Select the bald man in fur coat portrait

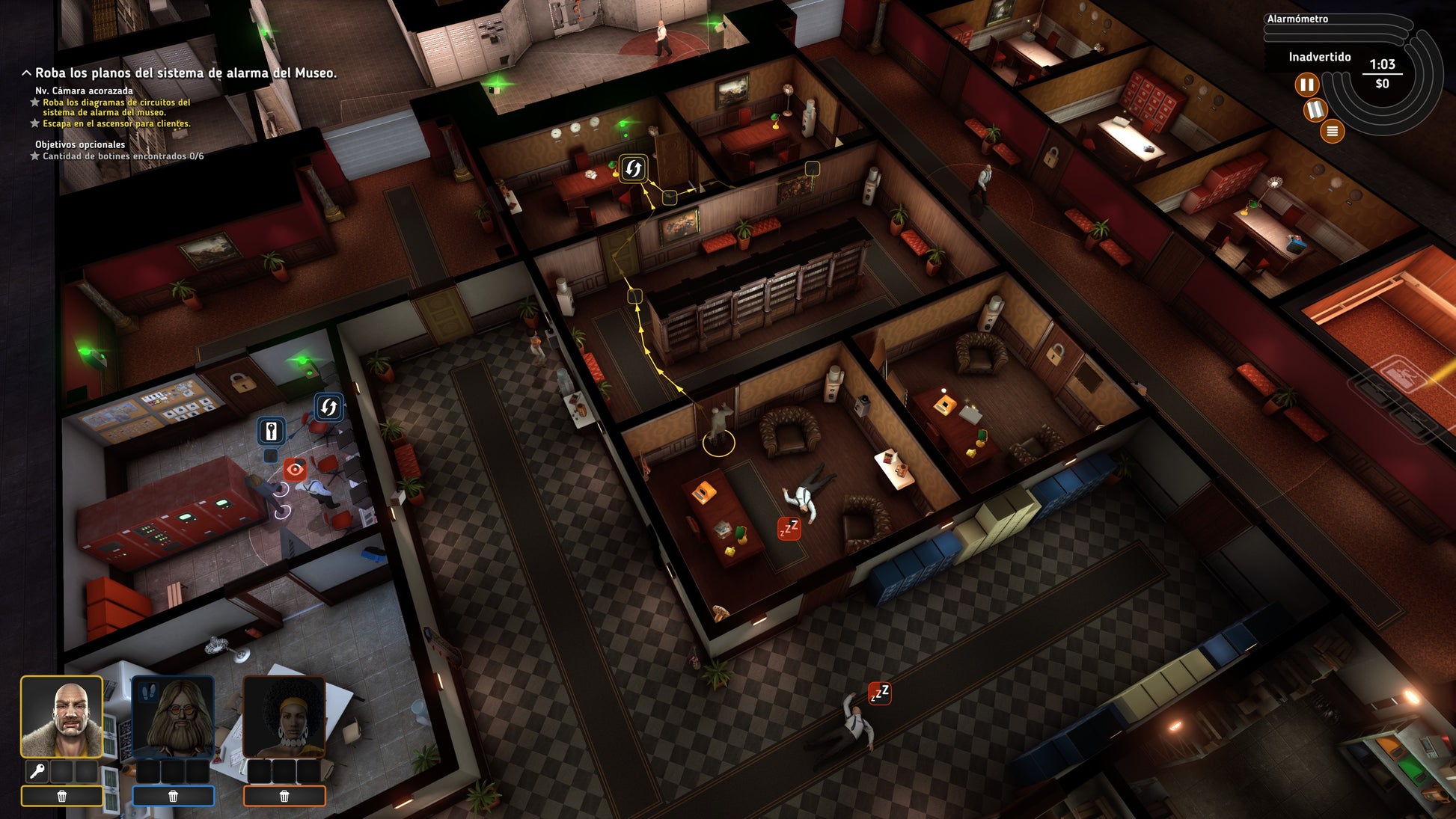(61, 717)
